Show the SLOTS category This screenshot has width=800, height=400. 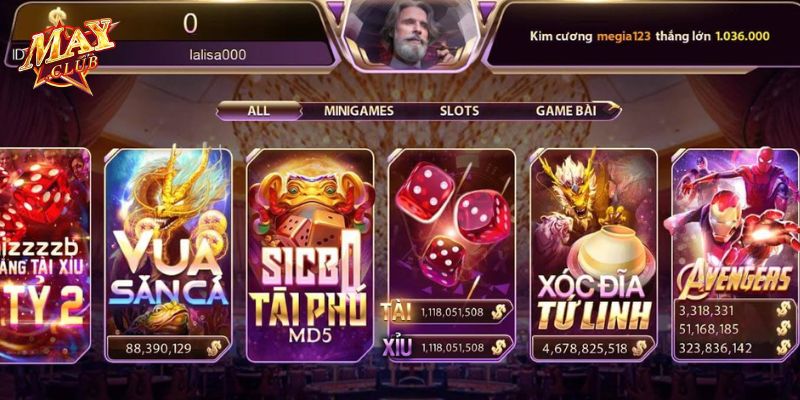click(459, 111)
